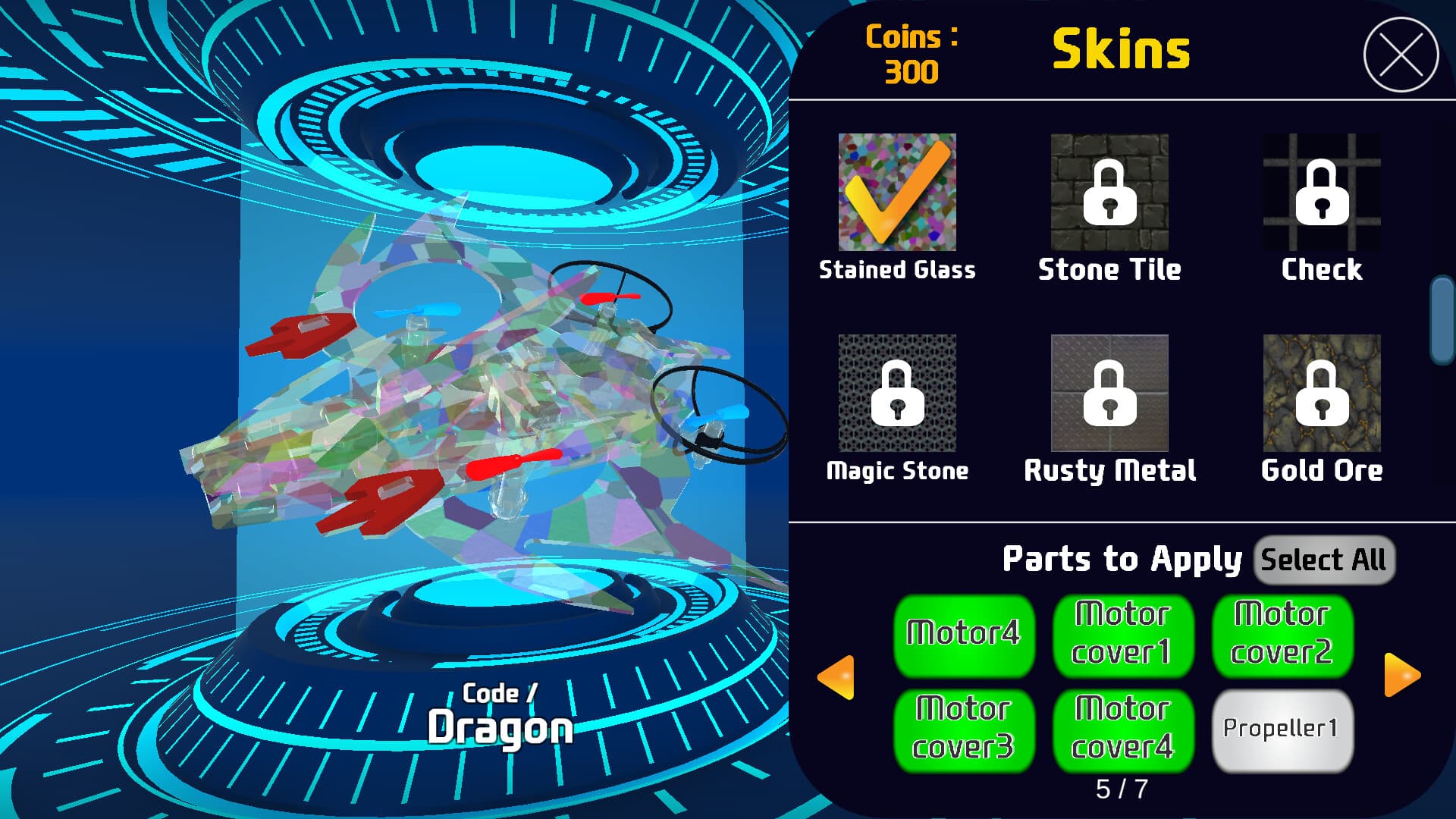Click the locked Stone Tile skin
1456x819 pixels.
tap(1109, 193)
